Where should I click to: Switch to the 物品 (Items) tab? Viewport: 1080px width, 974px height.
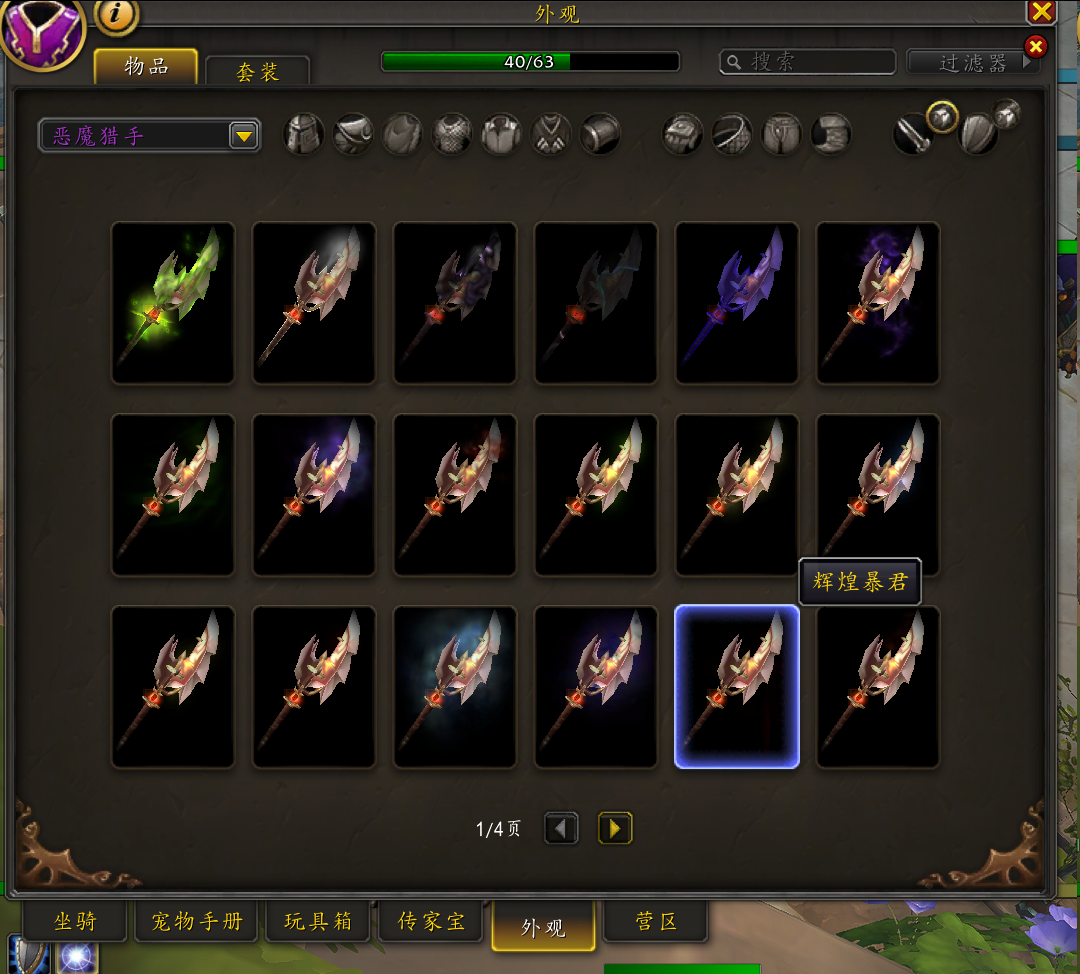(146, 67)
